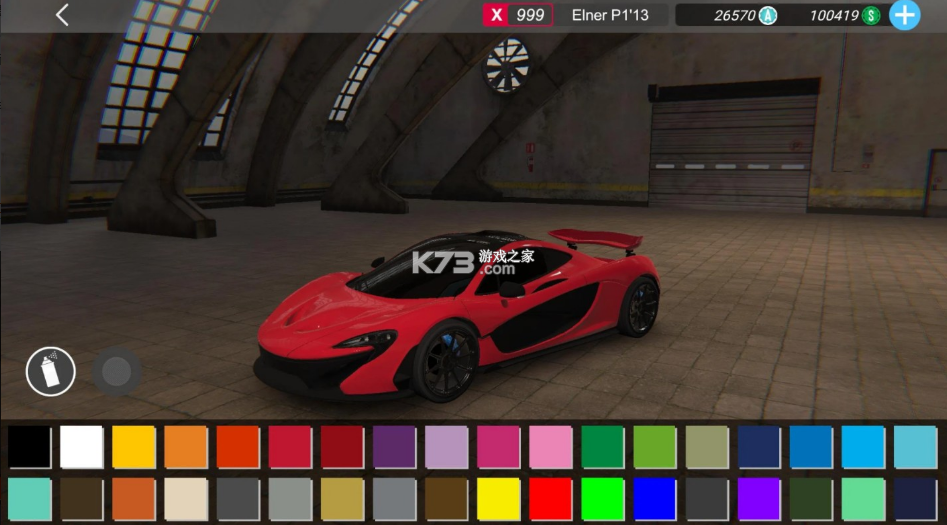
Task: Go back using the top-left arrow
Action: point(62,15)
